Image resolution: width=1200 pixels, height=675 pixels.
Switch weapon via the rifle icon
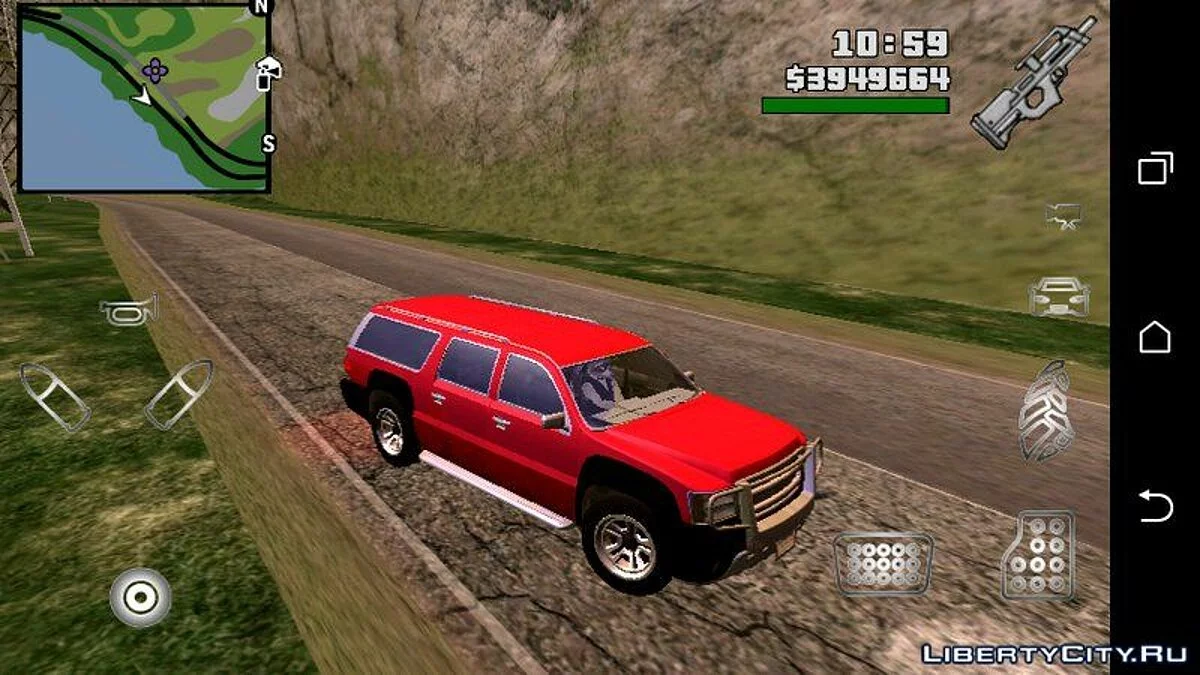pyautogui.click(x=1034, y=83)
